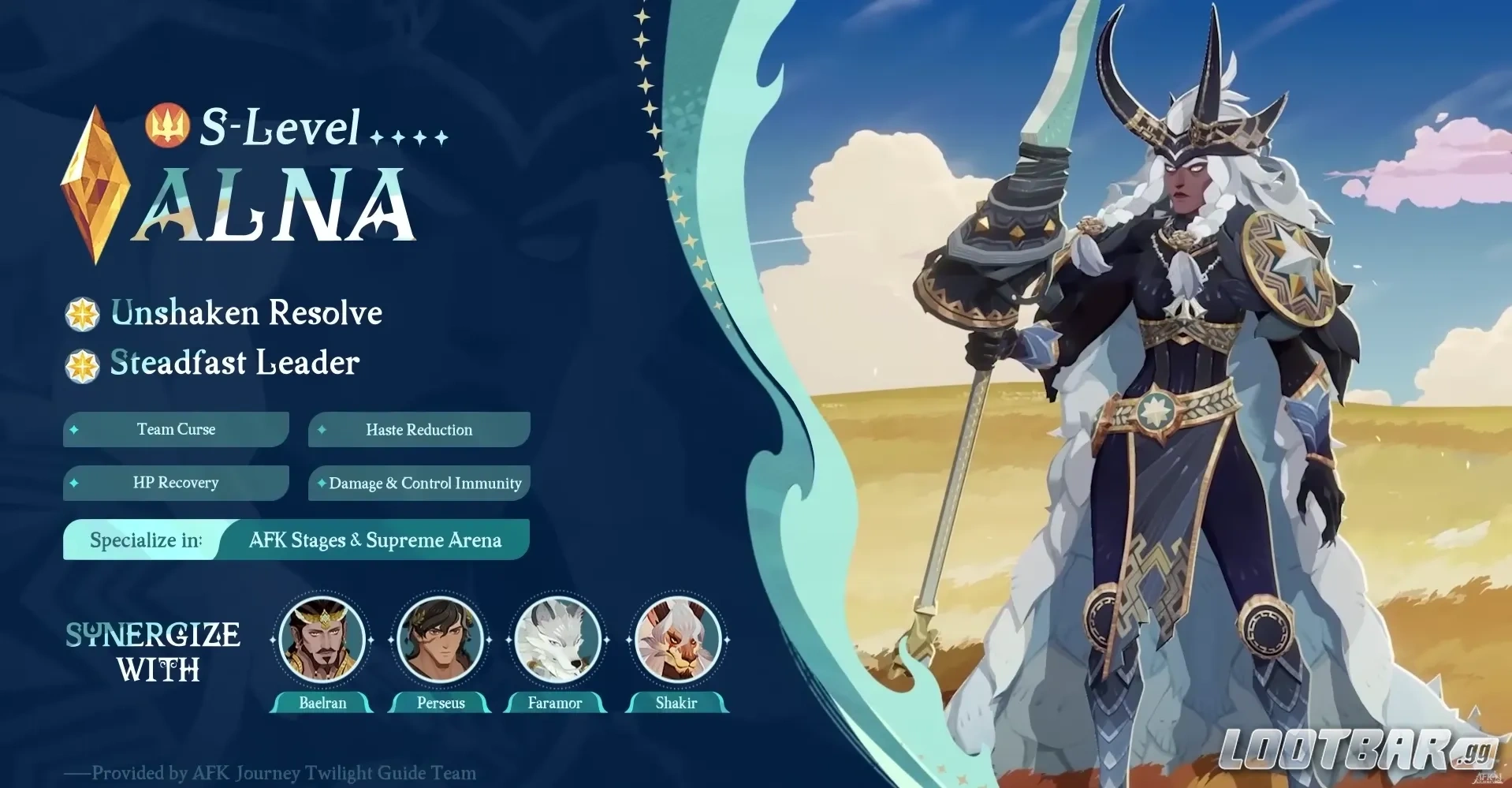Select the Haste Reduction tag
Image resolution: width=1512 pixels, height=788 pixels.
click(x=419, y=430)
